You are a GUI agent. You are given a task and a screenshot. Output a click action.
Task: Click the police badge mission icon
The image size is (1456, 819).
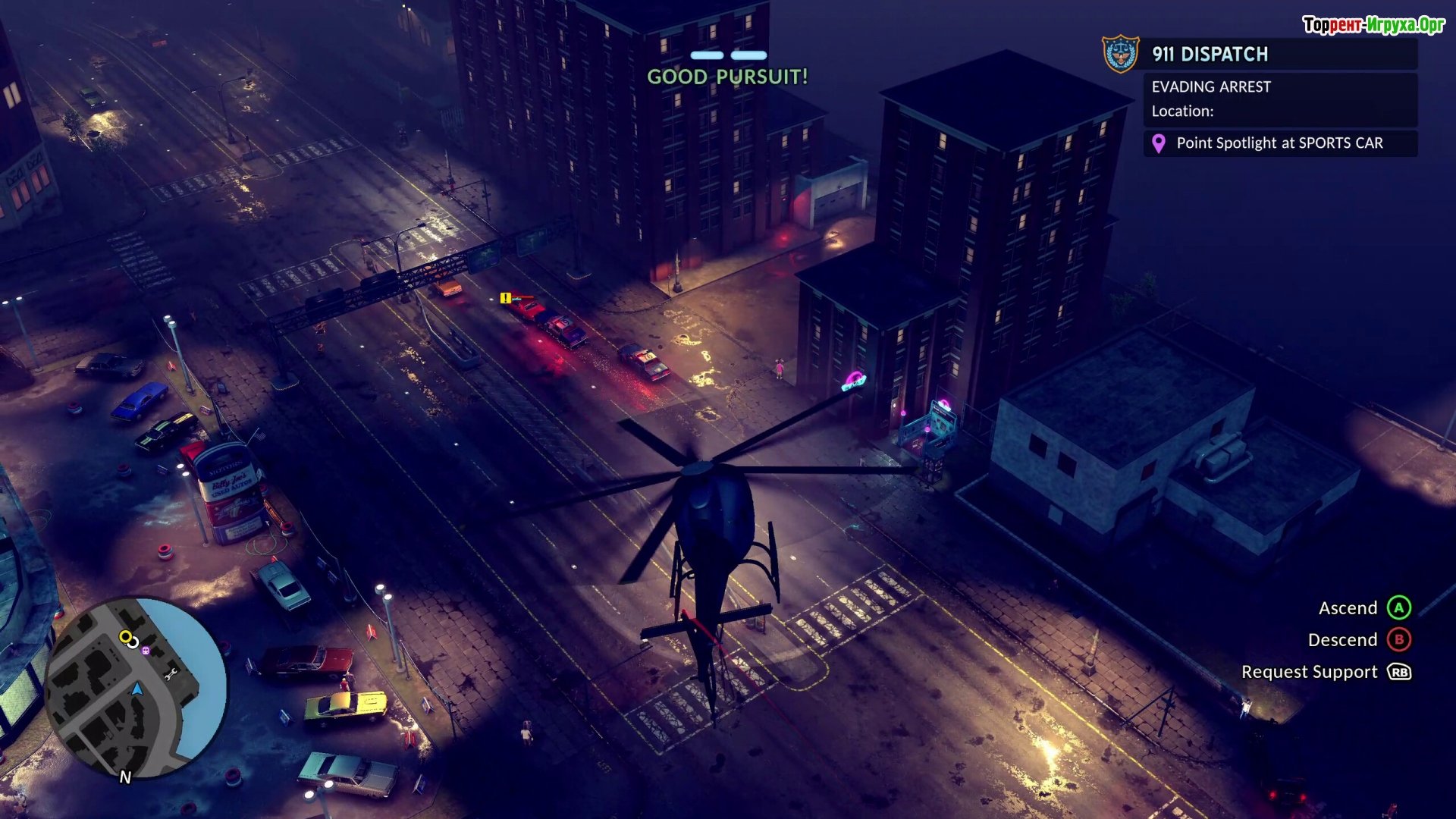point(1120,54)
